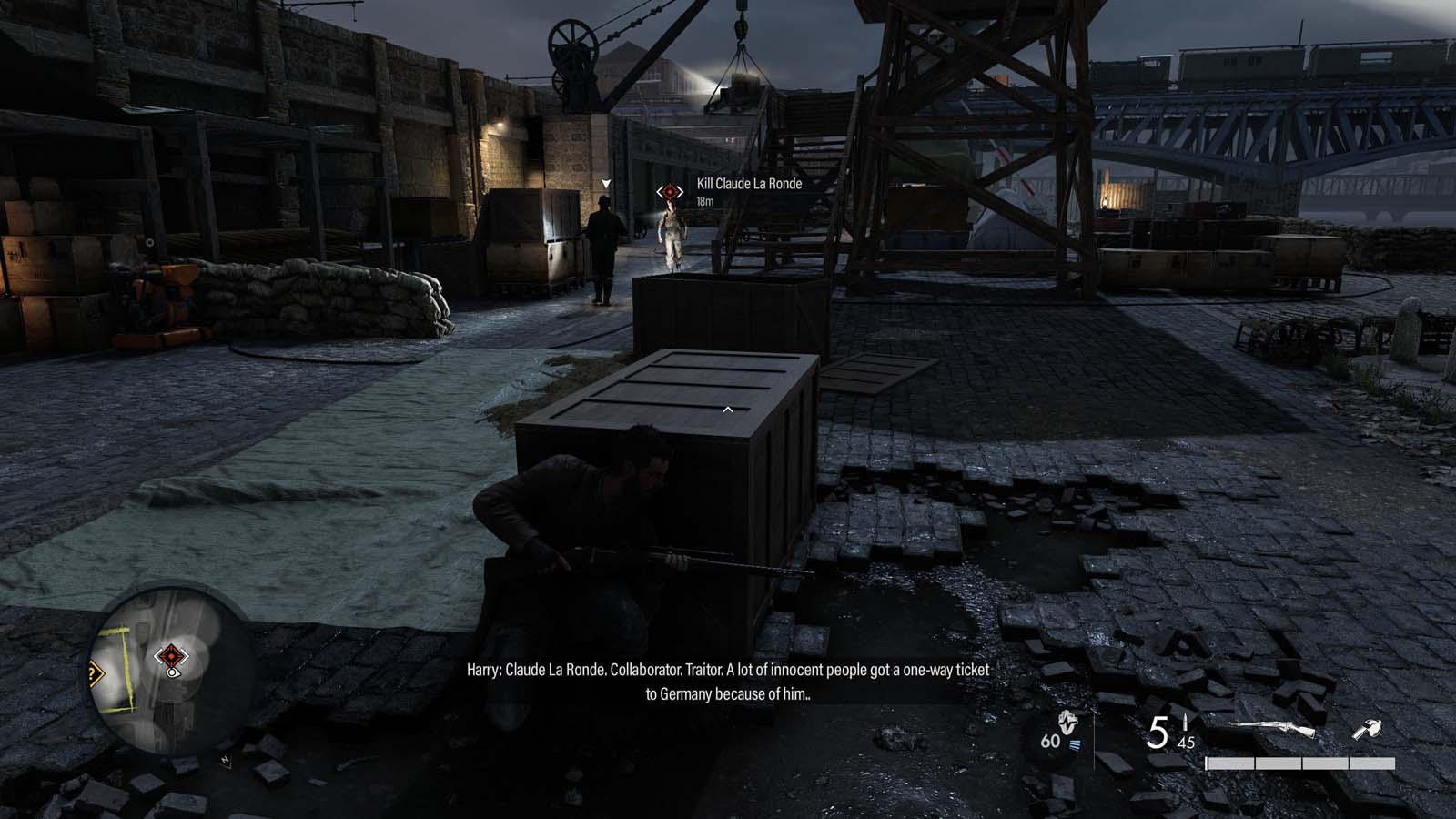This screenshot has height=819, width=1456.
Task: Click the red diamond objective icon above Claude
Action: pyautogui.click(x=669, y=192)
